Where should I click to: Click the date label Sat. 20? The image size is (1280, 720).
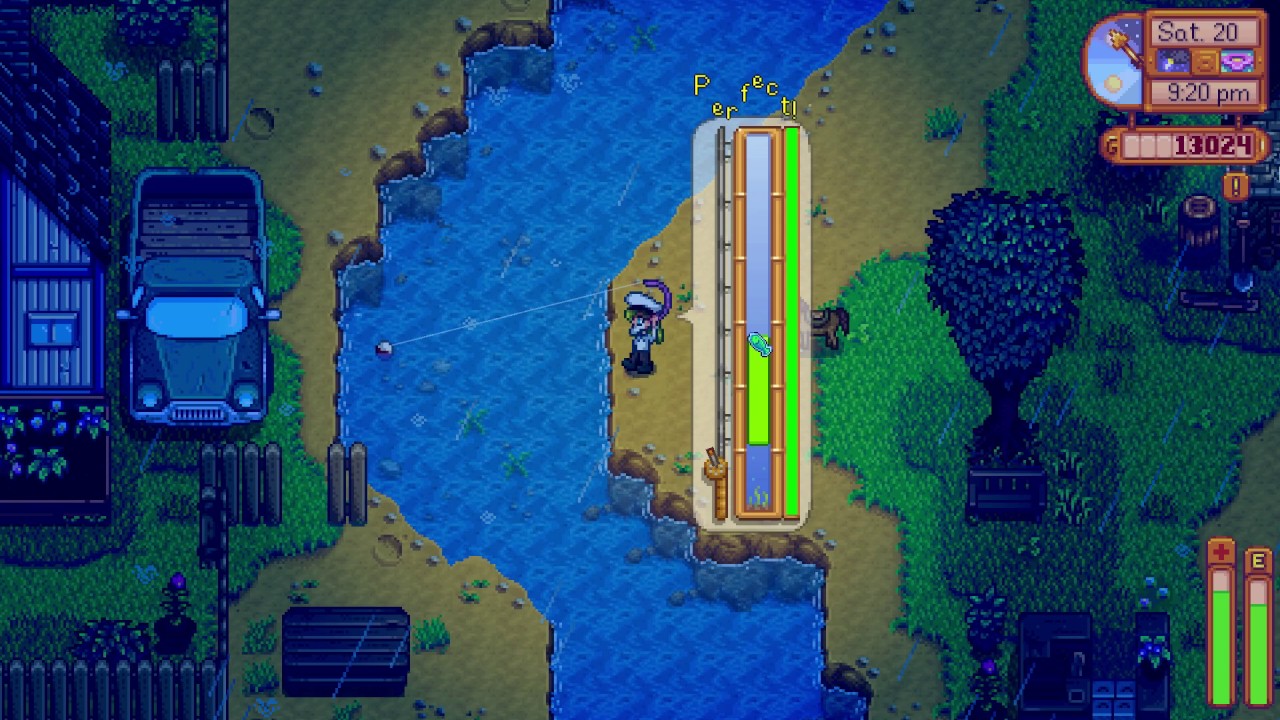pyautogui.click(x=1199, y=30)
